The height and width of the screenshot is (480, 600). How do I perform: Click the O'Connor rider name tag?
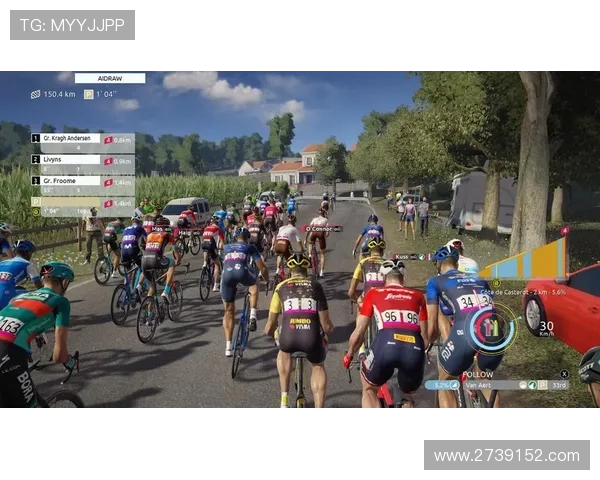[x=322, y=228]
